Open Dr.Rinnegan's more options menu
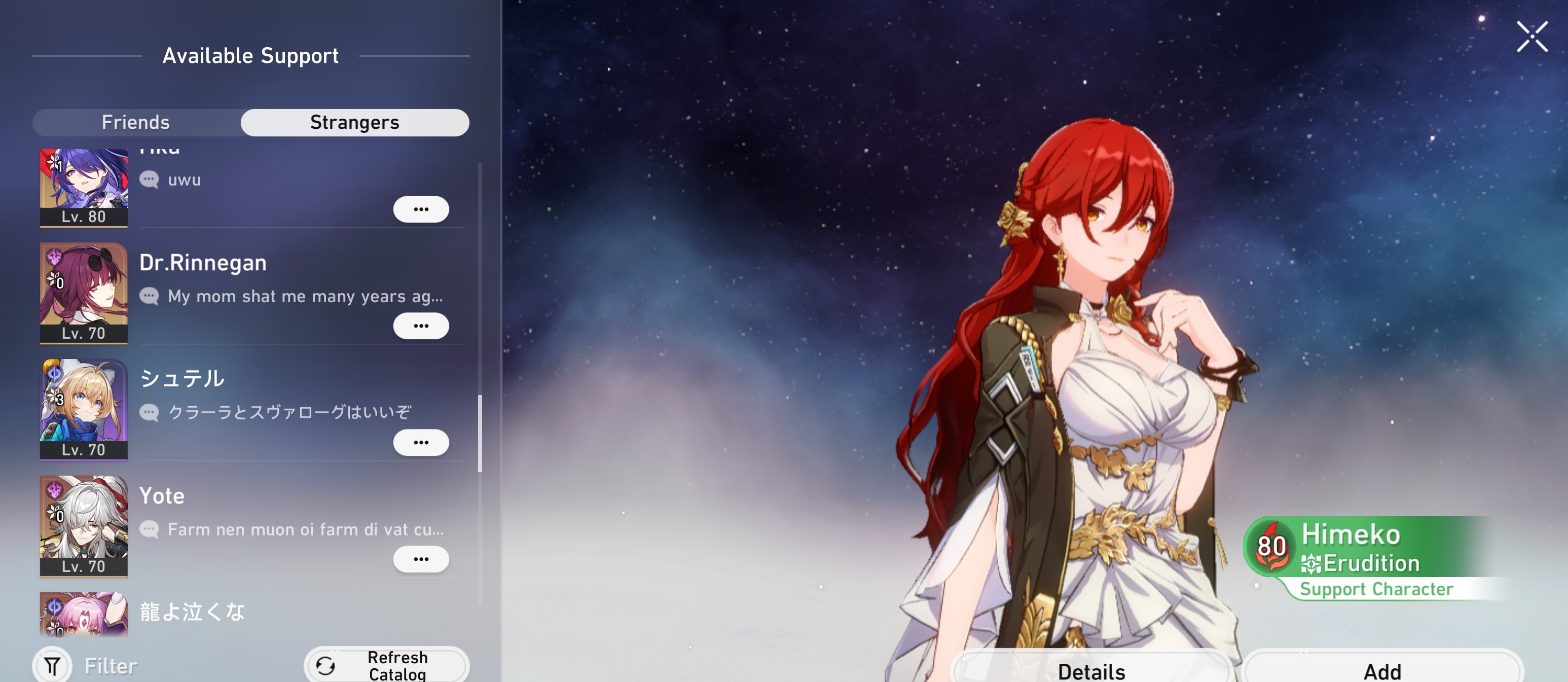 [422, 325]
